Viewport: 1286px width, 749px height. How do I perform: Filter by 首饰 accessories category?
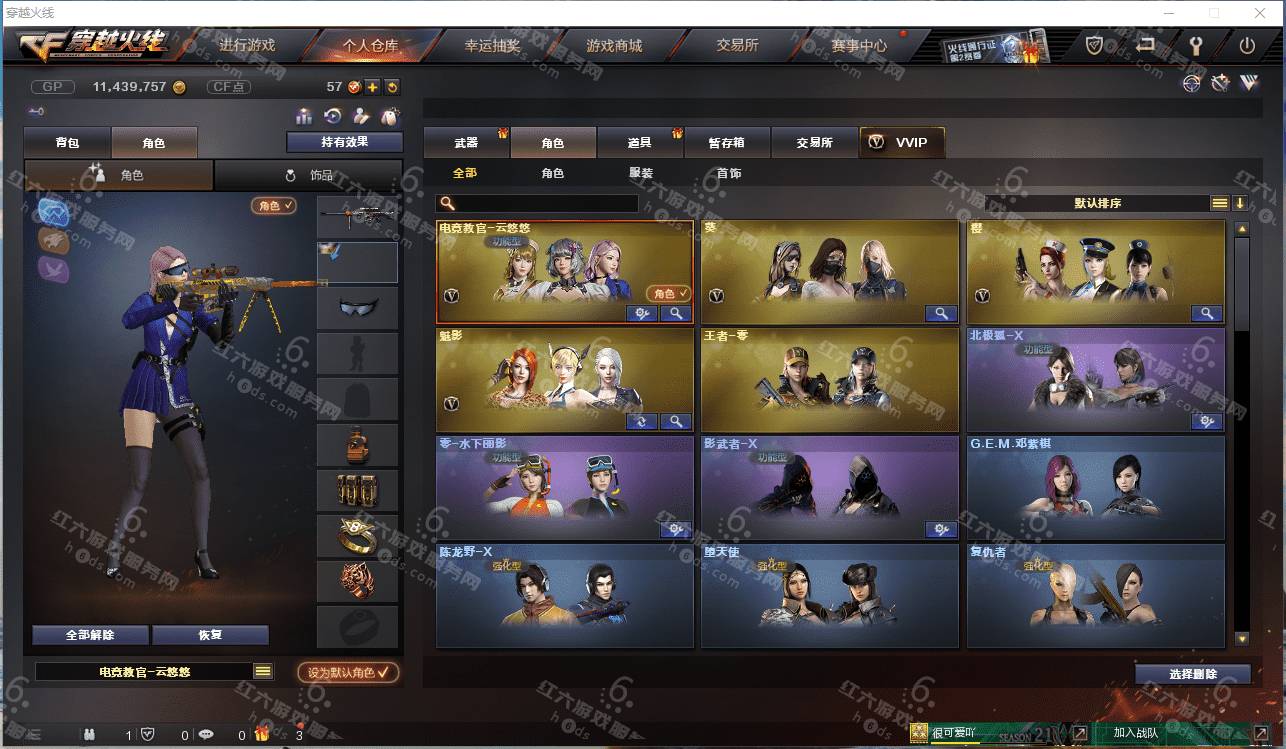click(729, 173)
